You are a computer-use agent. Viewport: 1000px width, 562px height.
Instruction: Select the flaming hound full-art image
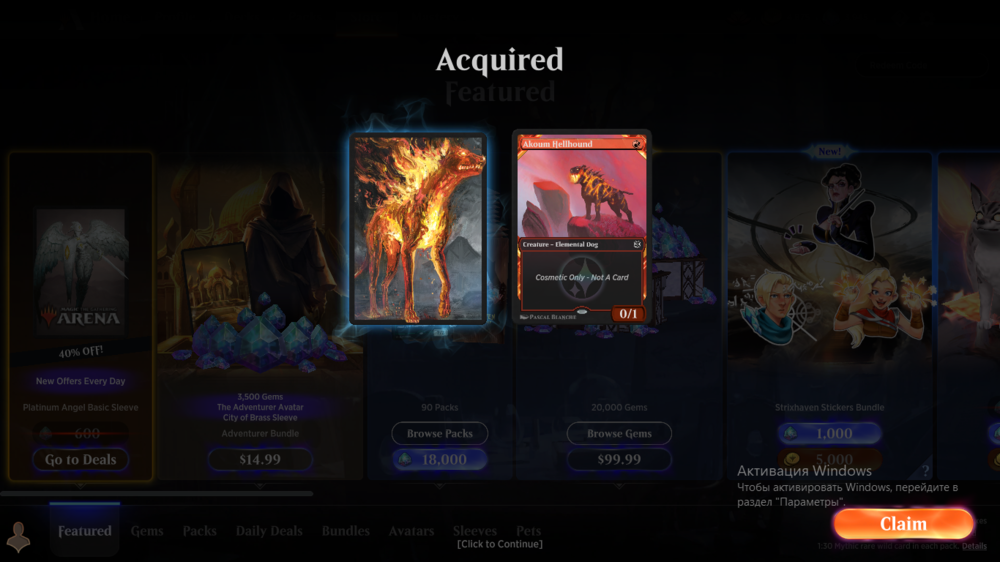pos(418,228)
